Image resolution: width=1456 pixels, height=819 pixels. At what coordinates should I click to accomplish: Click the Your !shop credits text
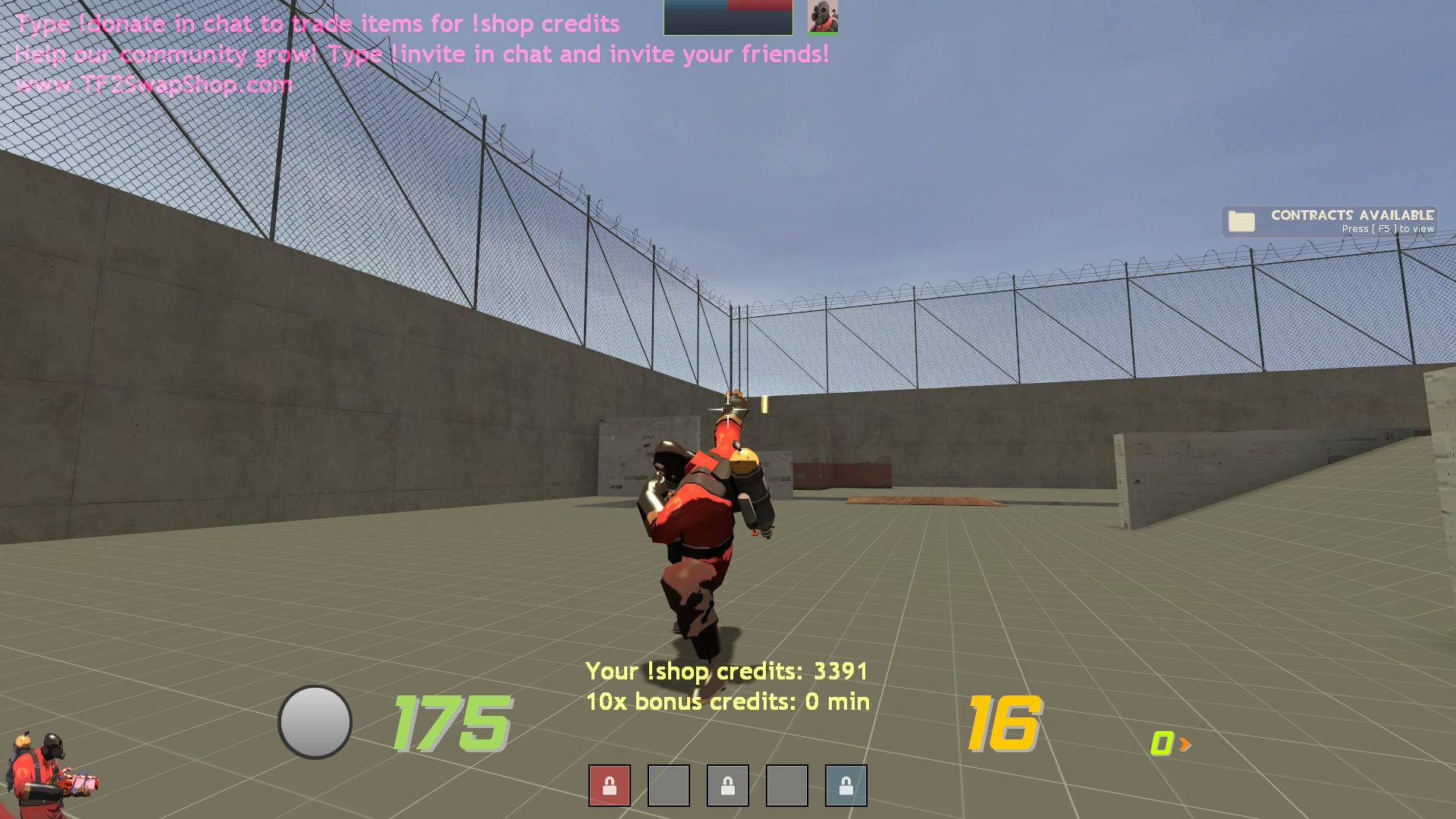726,671
